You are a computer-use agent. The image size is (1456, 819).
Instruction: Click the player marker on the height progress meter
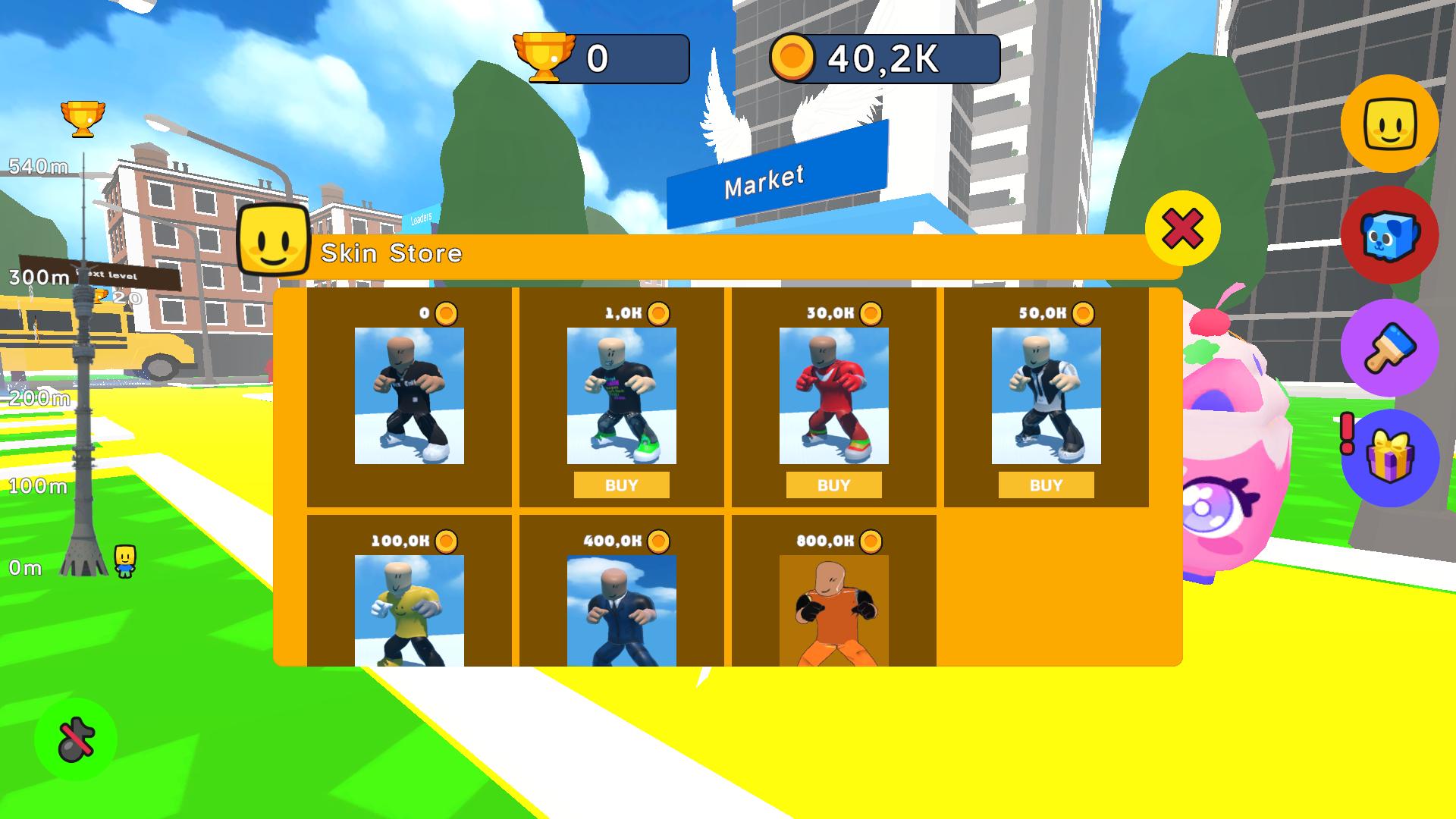(x=124, y=563)
